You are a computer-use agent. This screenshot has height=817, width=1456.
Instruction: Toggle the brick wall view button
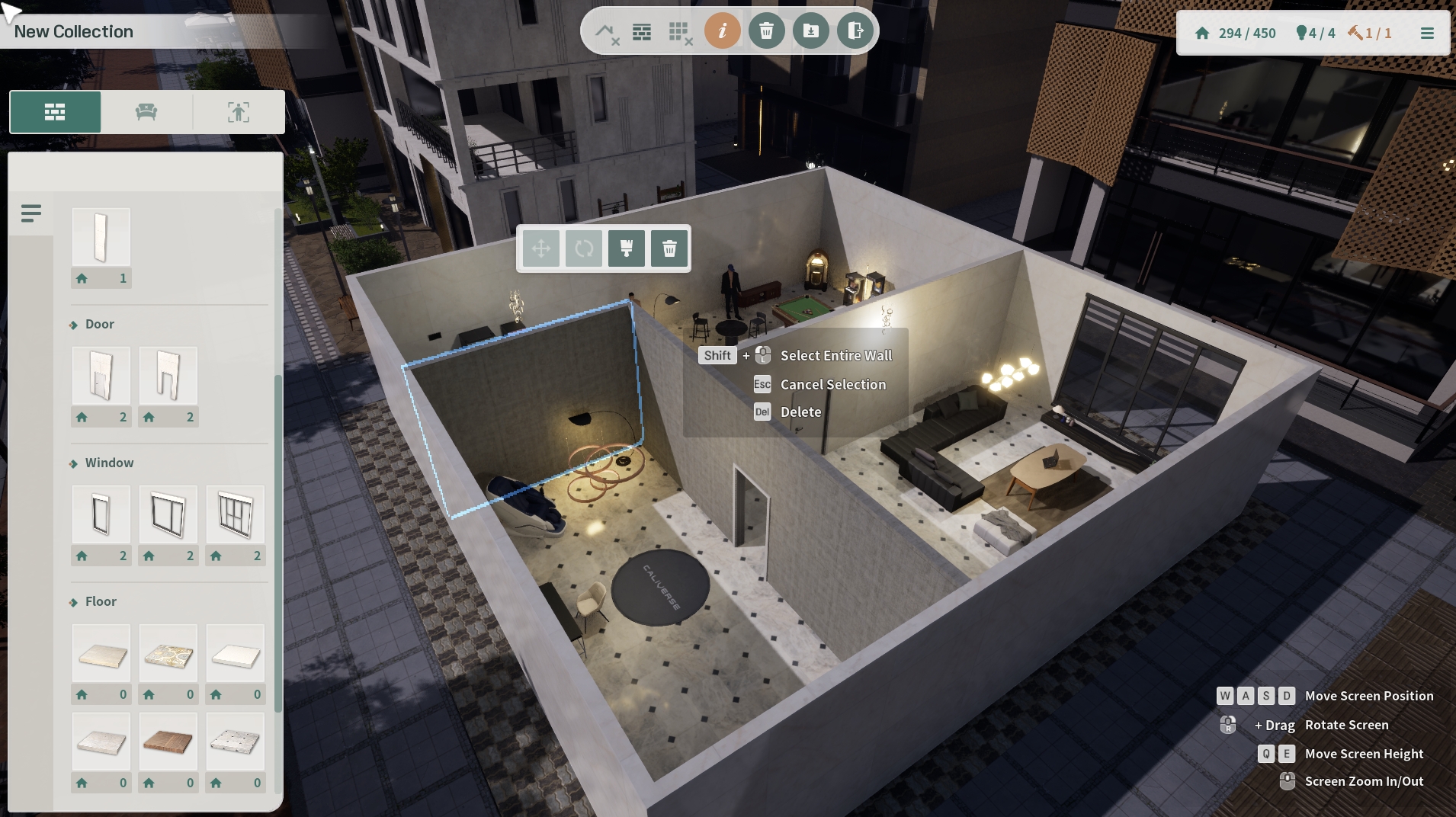[642, 32]
